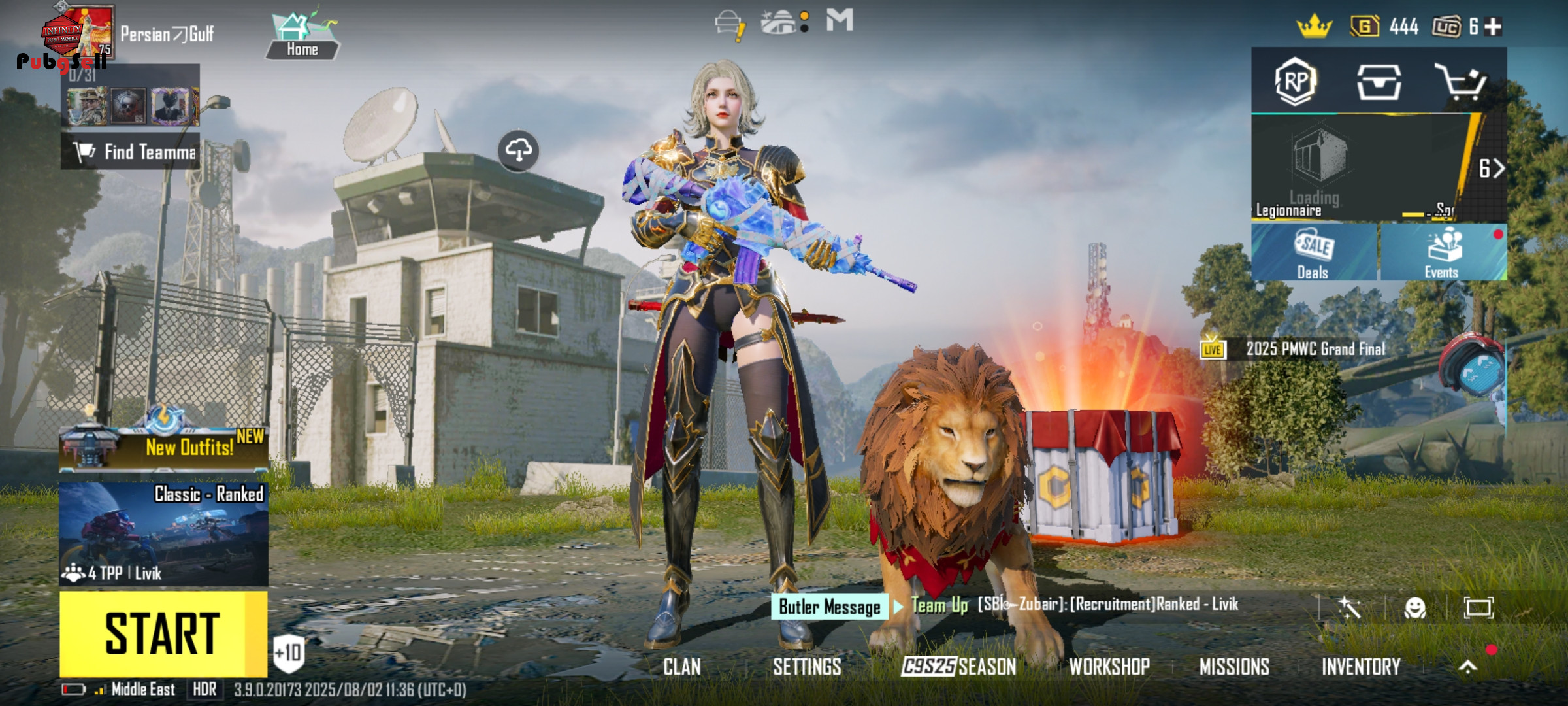Open the Classic - Ranked mode selector

click(163, 533)
